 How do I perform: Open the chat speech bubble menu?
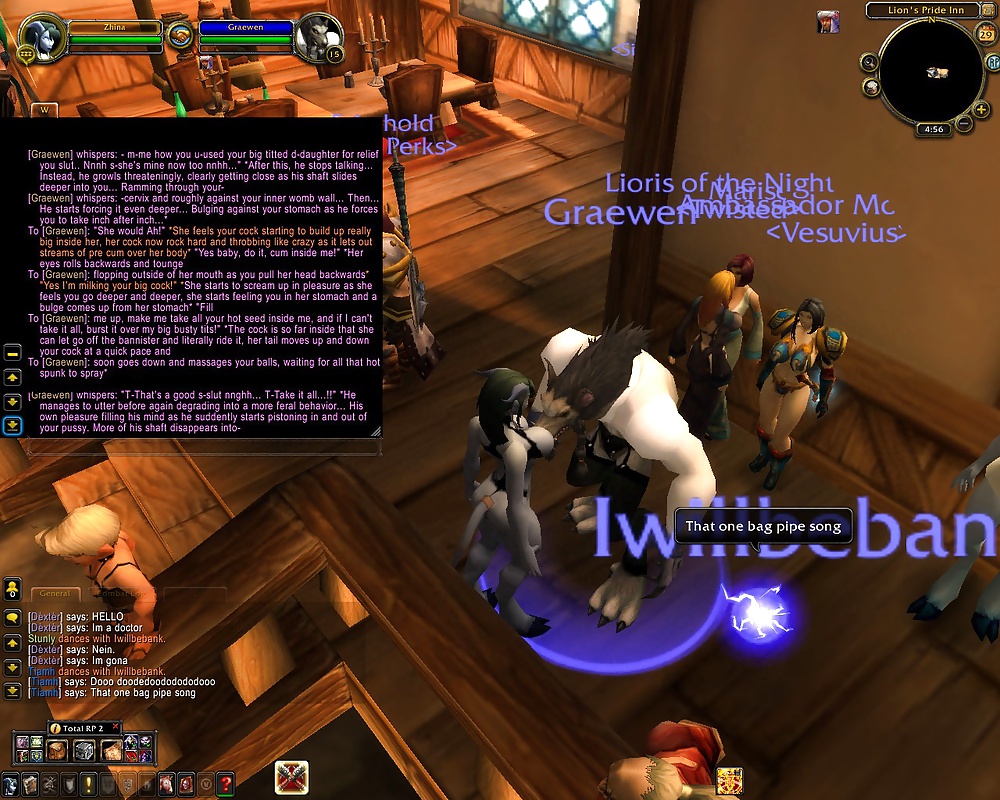click(13, 618)
